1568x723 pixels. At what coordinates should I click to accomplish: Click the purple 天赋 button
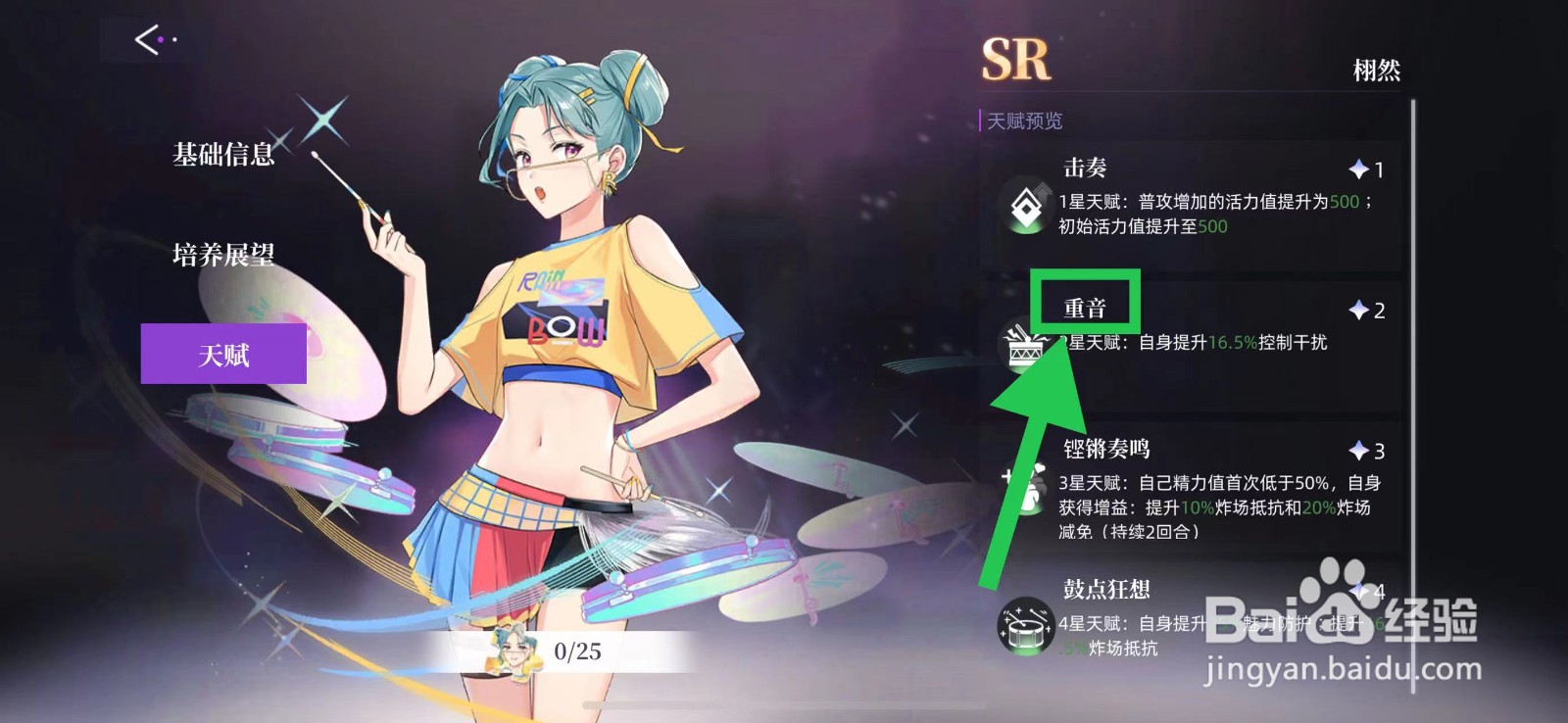[224, 355]
